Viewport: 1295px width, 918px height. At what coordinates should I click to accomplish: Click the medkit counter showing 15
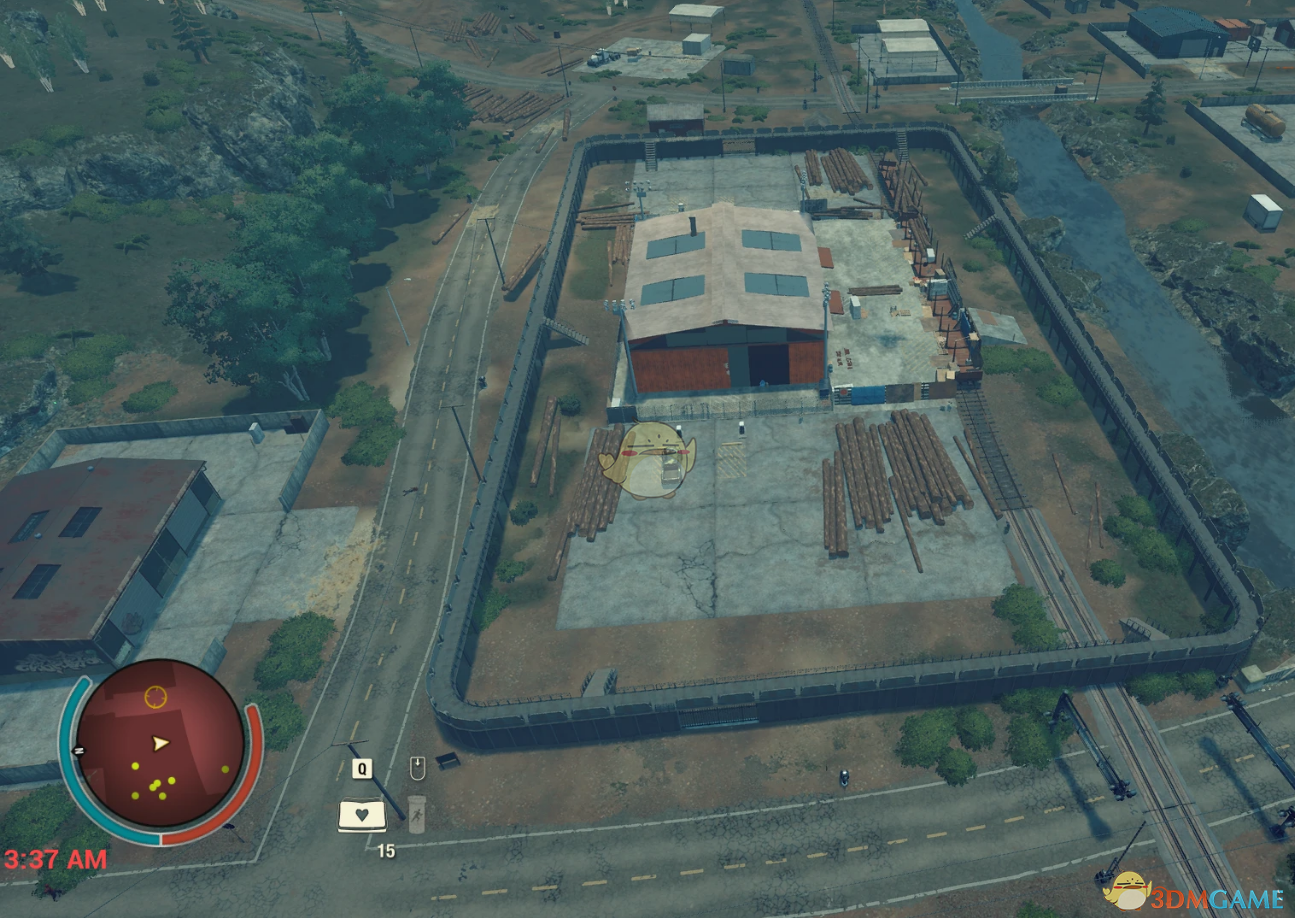(387, 850)
